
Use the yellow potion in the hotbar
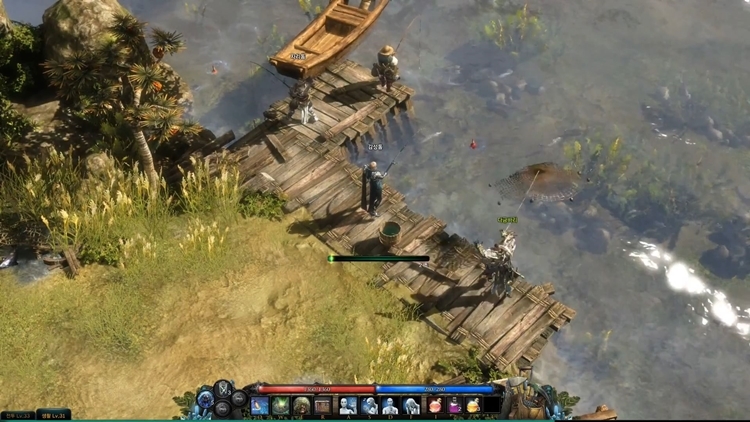coord(473,405)
